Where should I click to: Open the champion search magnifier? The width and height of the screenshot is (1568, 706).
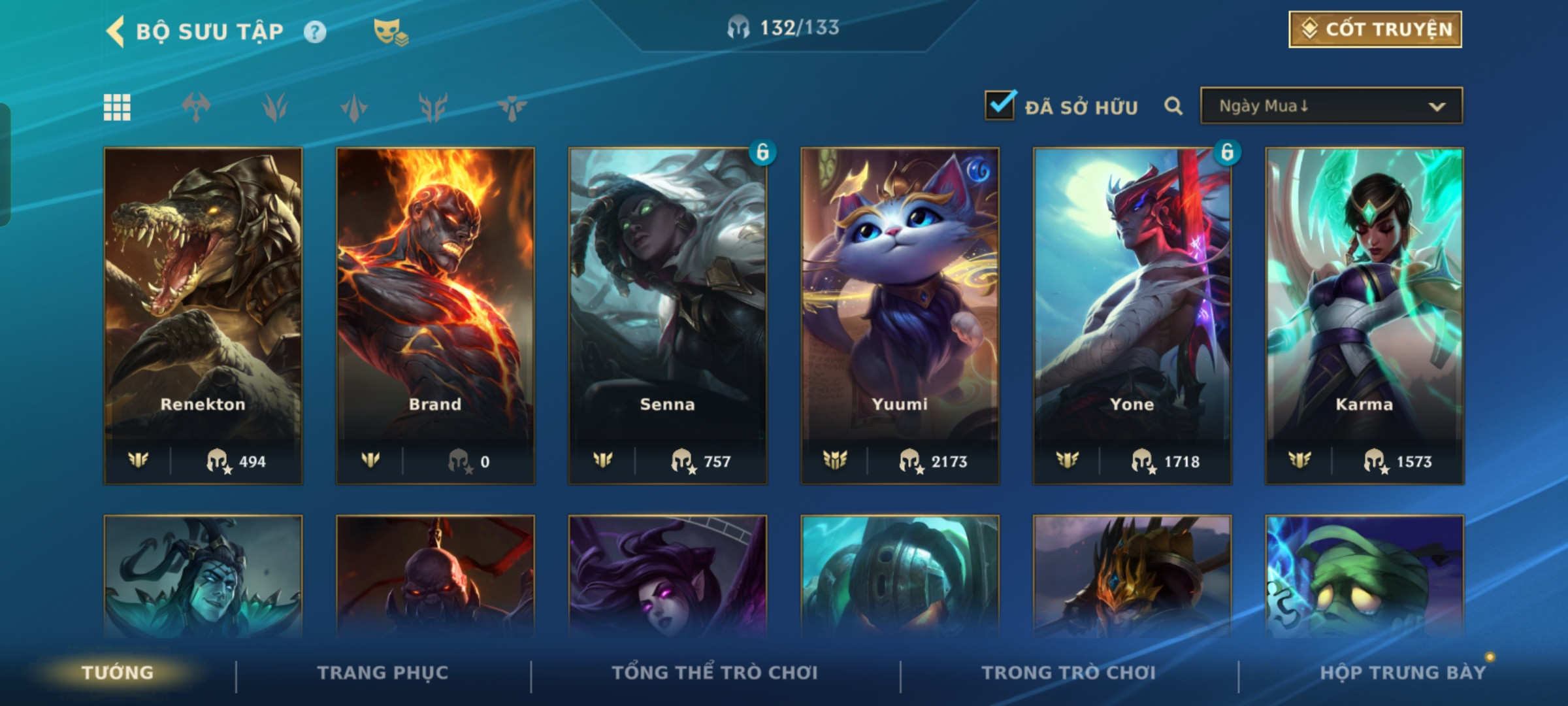click(x=1173, y=106)
